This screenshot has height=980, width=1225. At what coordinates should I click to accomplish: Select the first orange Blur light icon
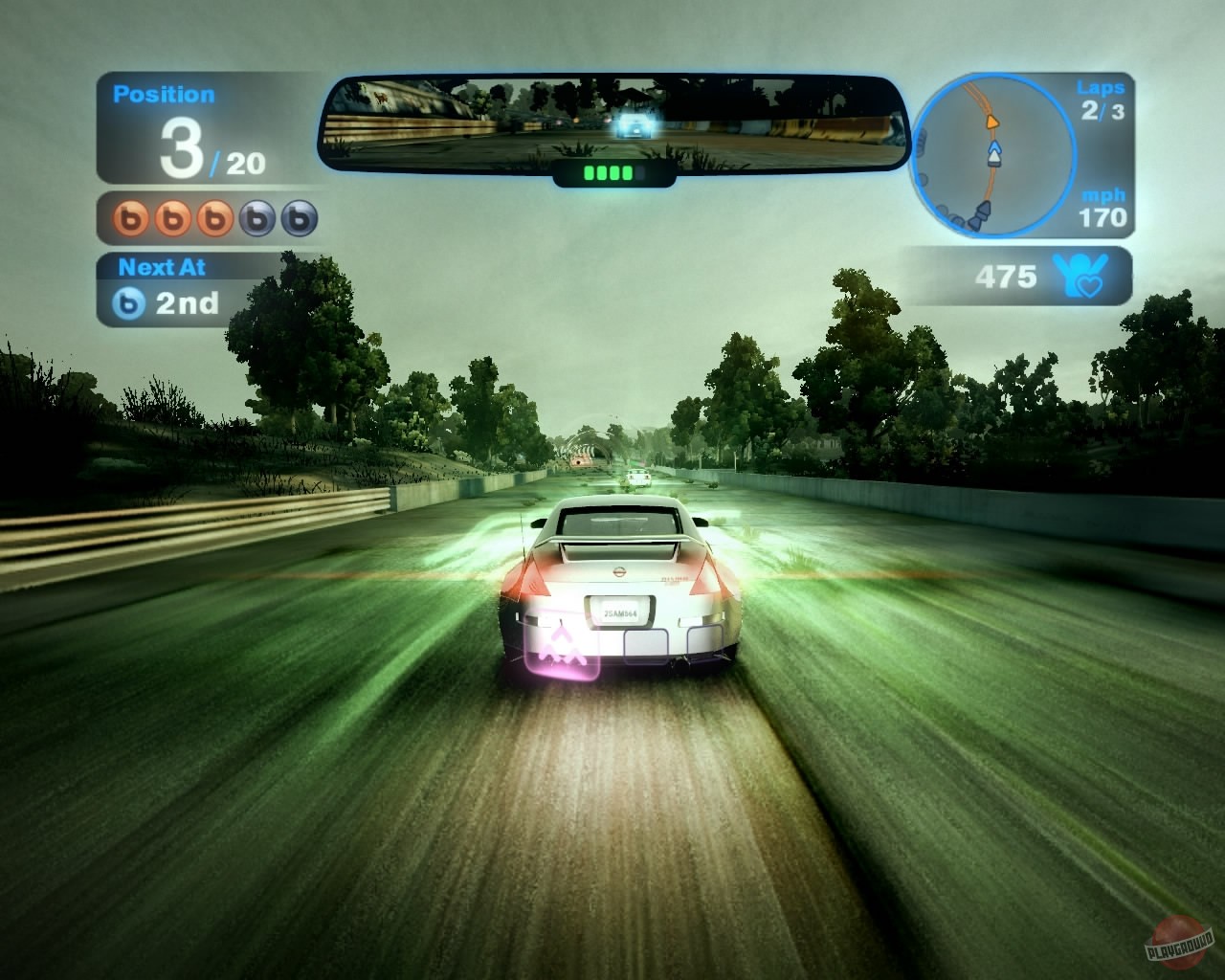[x=129, y=216]
